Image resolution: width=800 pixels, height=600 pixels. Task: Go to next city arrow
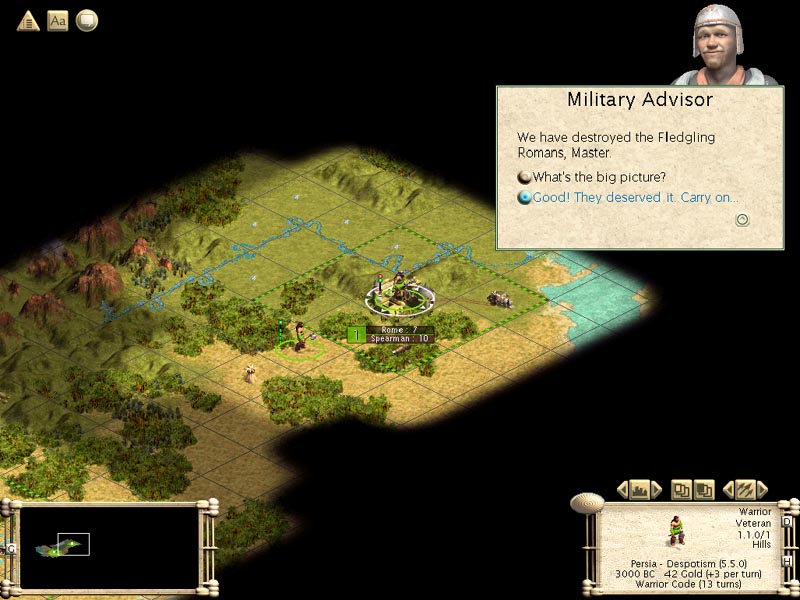pos(657,490)
